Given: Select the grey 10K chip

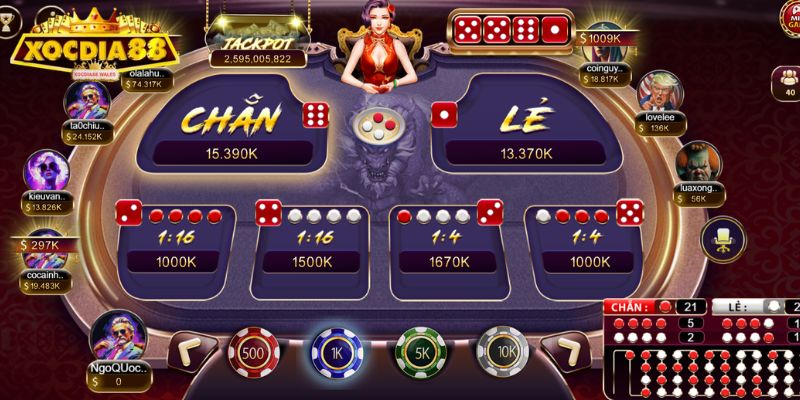Looking at the screenshot, I should tap(502, 353).
